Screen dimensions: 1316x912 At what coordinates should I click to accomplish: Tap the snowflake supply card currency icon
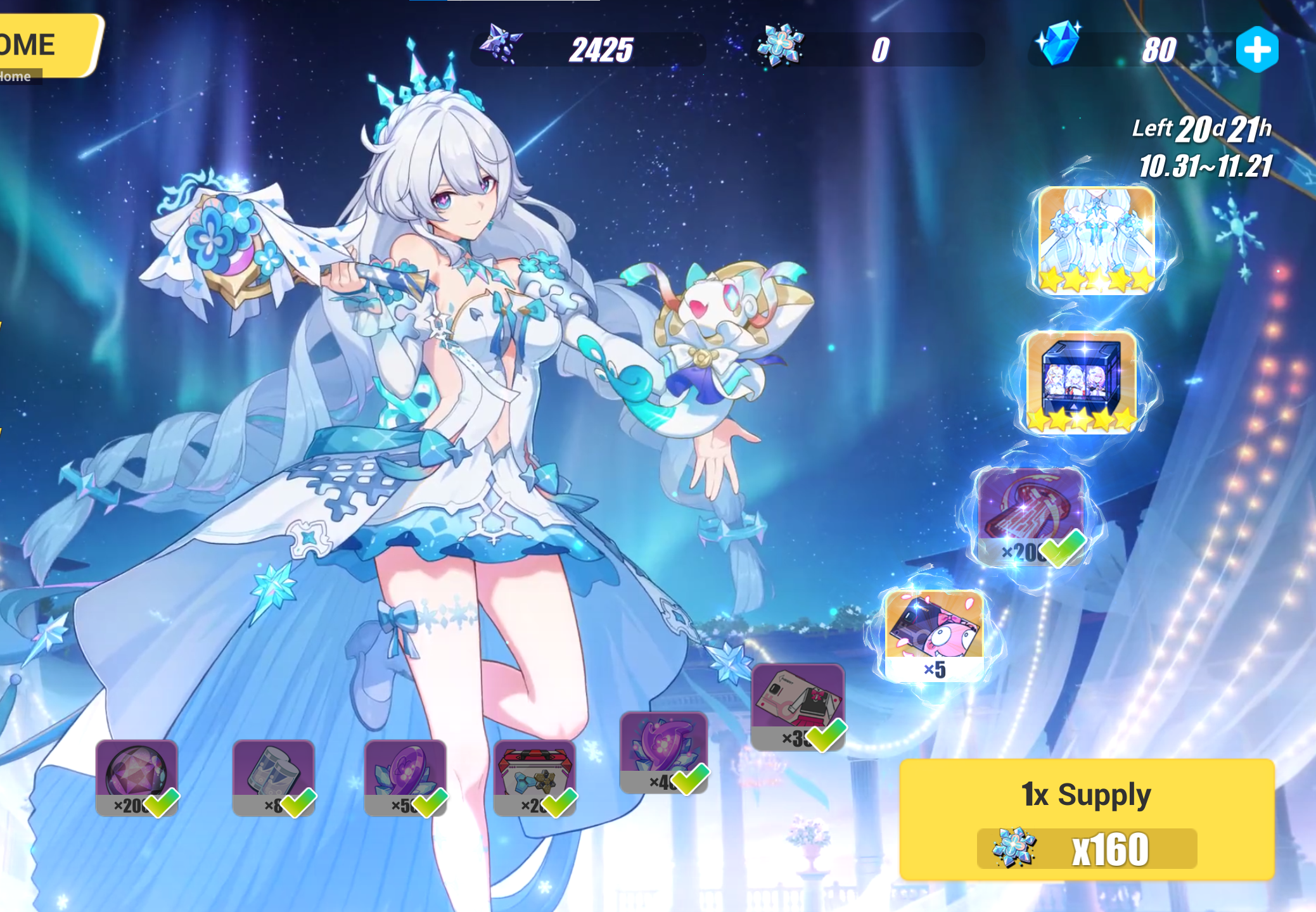pyautogui.click(x=781, y=46)
